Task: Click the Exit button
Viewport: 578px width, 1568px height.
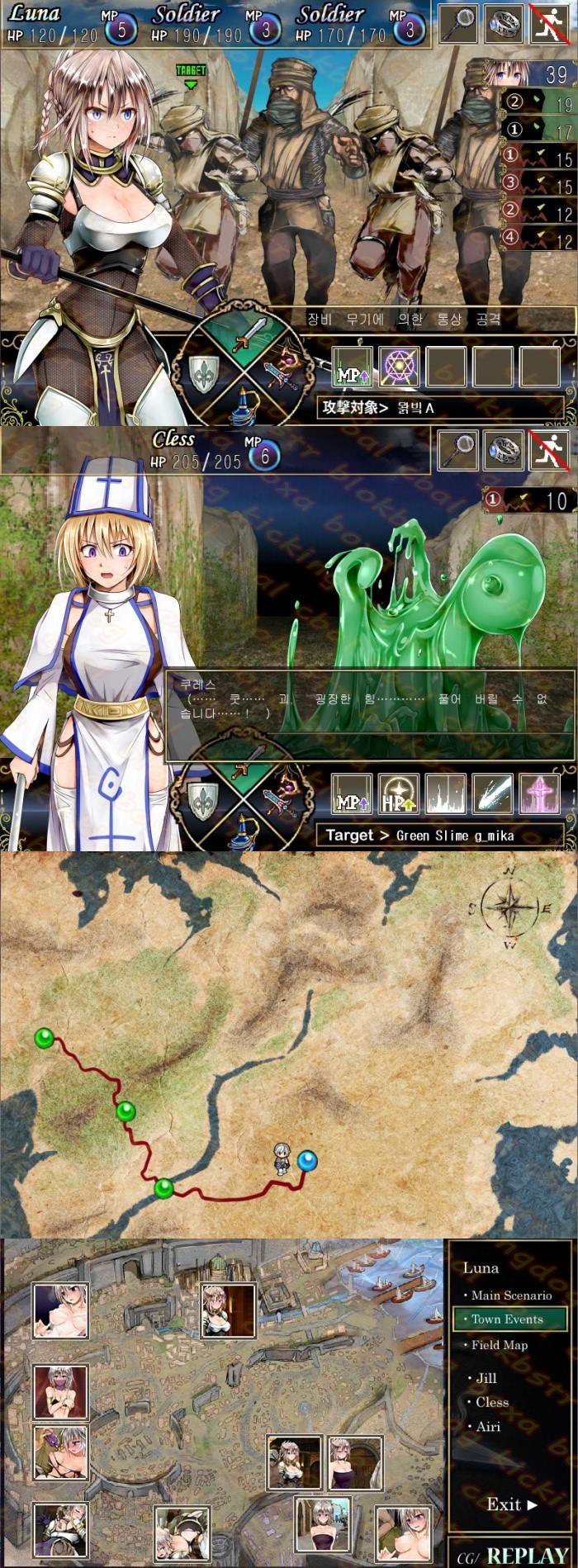Action: 511,1504
